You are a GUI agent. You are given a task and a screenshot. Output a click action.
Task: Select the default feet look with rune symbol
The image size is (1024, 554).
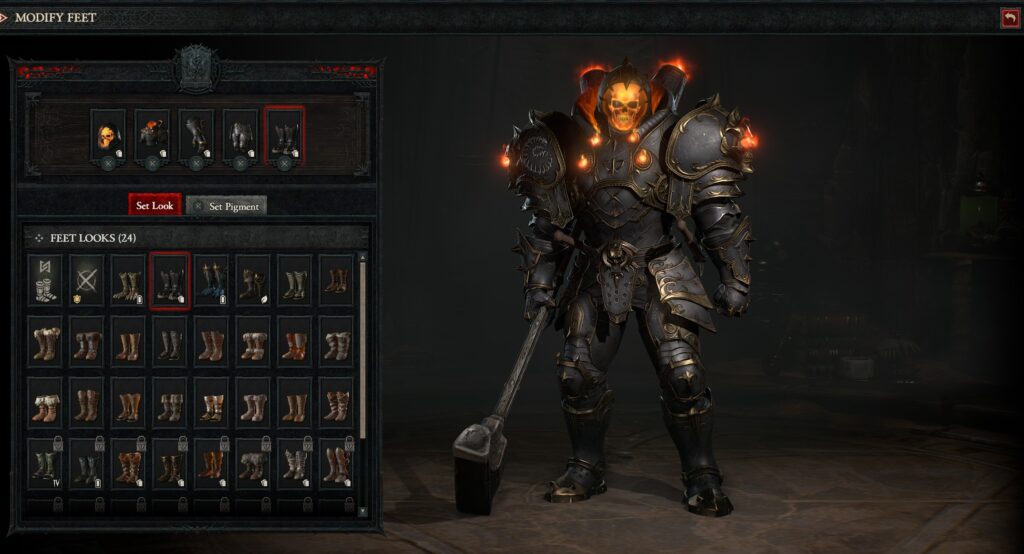45,279
